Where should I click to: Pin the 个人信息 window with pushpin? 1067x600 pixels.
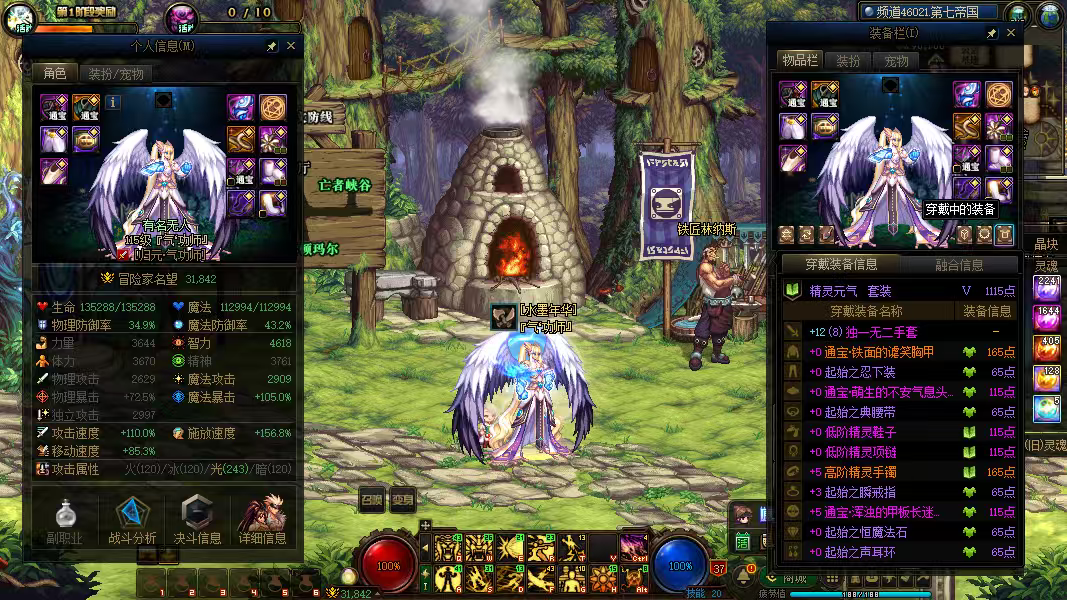point(271,46)
